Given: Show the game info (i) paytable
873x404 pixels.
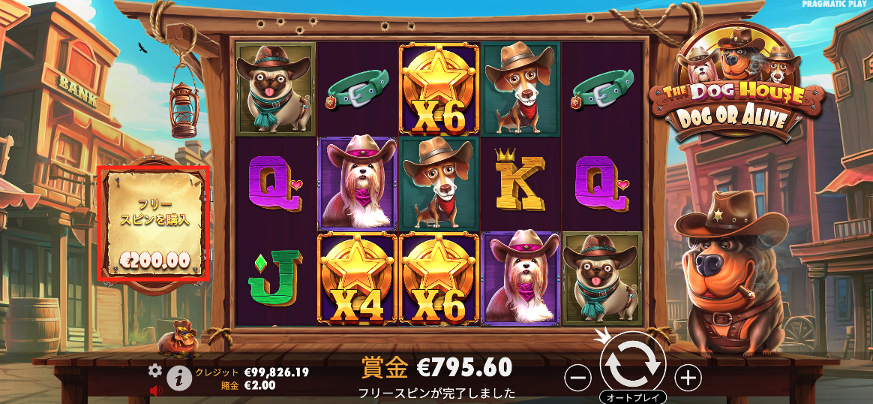Looking at the screenshot, I should (x=180, y=377).
